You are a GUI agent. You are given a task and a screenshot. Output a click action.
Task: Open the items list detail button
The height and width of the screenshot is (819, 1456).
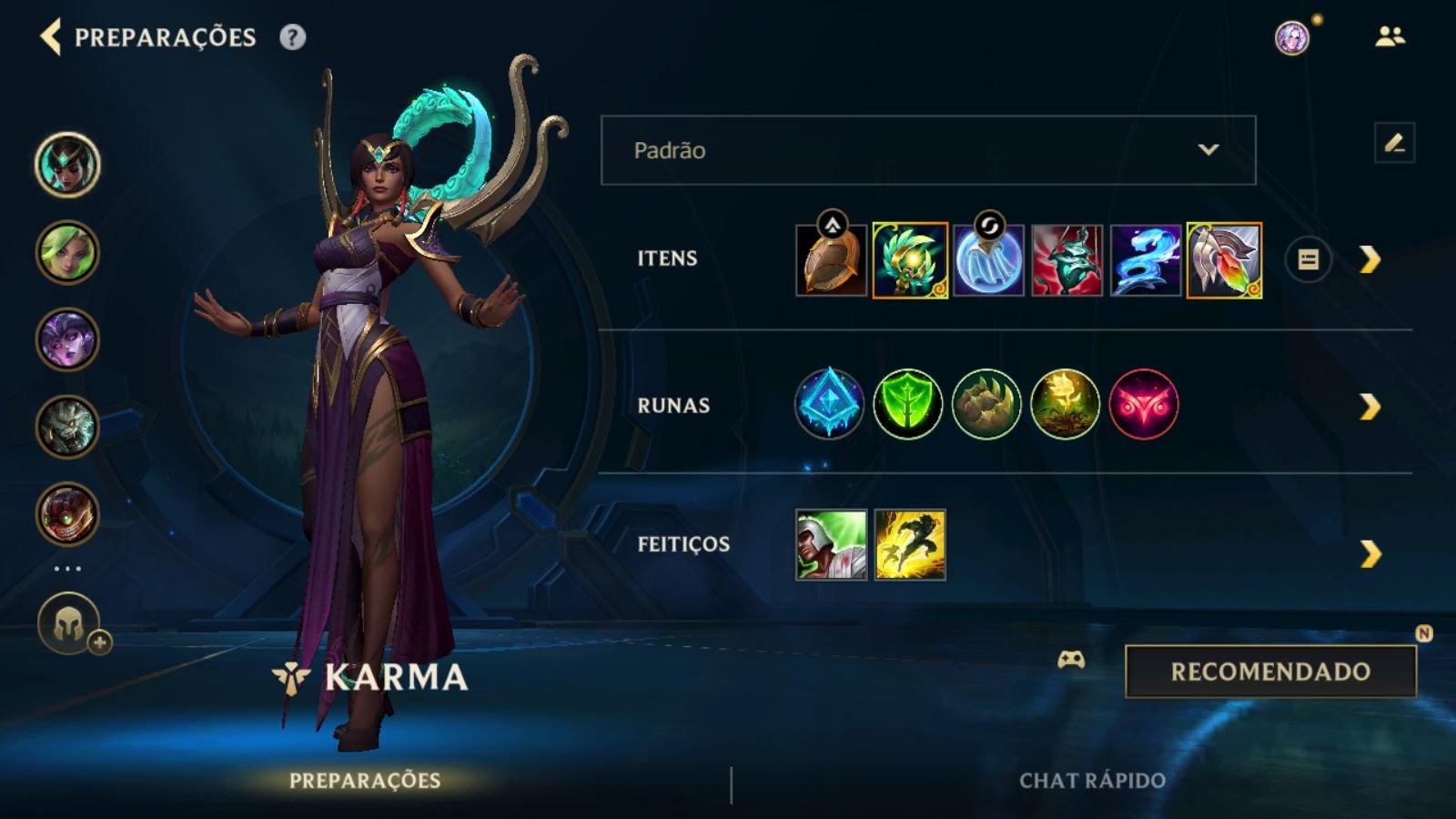[1308, 260]
